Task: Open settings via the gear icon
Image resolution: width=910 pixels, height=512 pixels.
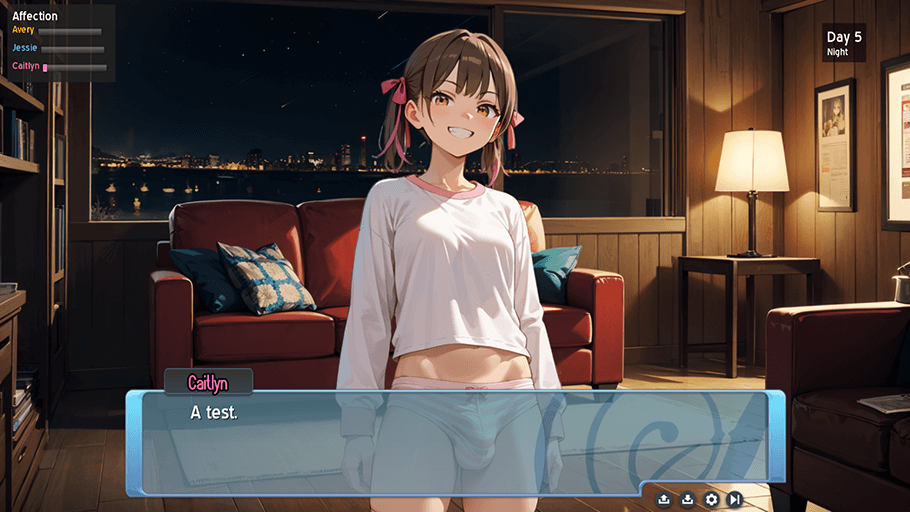Action: [712, 499]
